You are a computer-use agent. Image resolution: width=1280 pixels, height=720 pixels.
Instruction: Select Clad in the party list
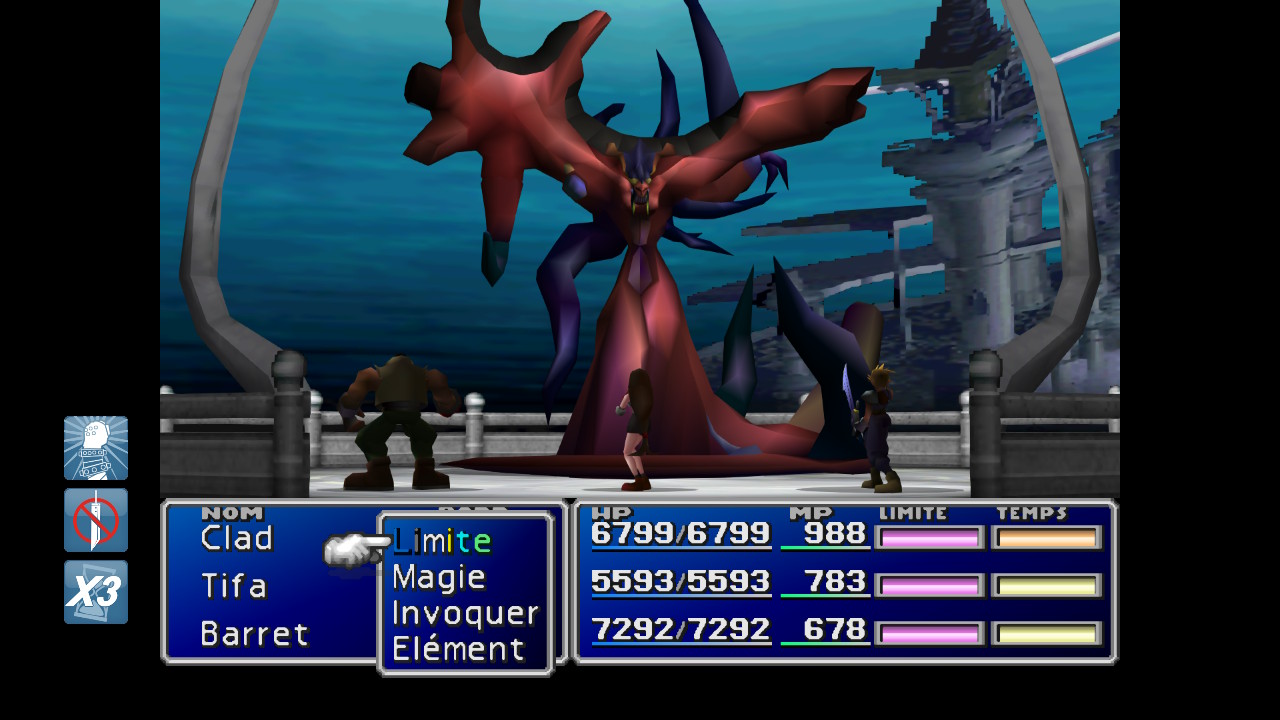(237, 539)
